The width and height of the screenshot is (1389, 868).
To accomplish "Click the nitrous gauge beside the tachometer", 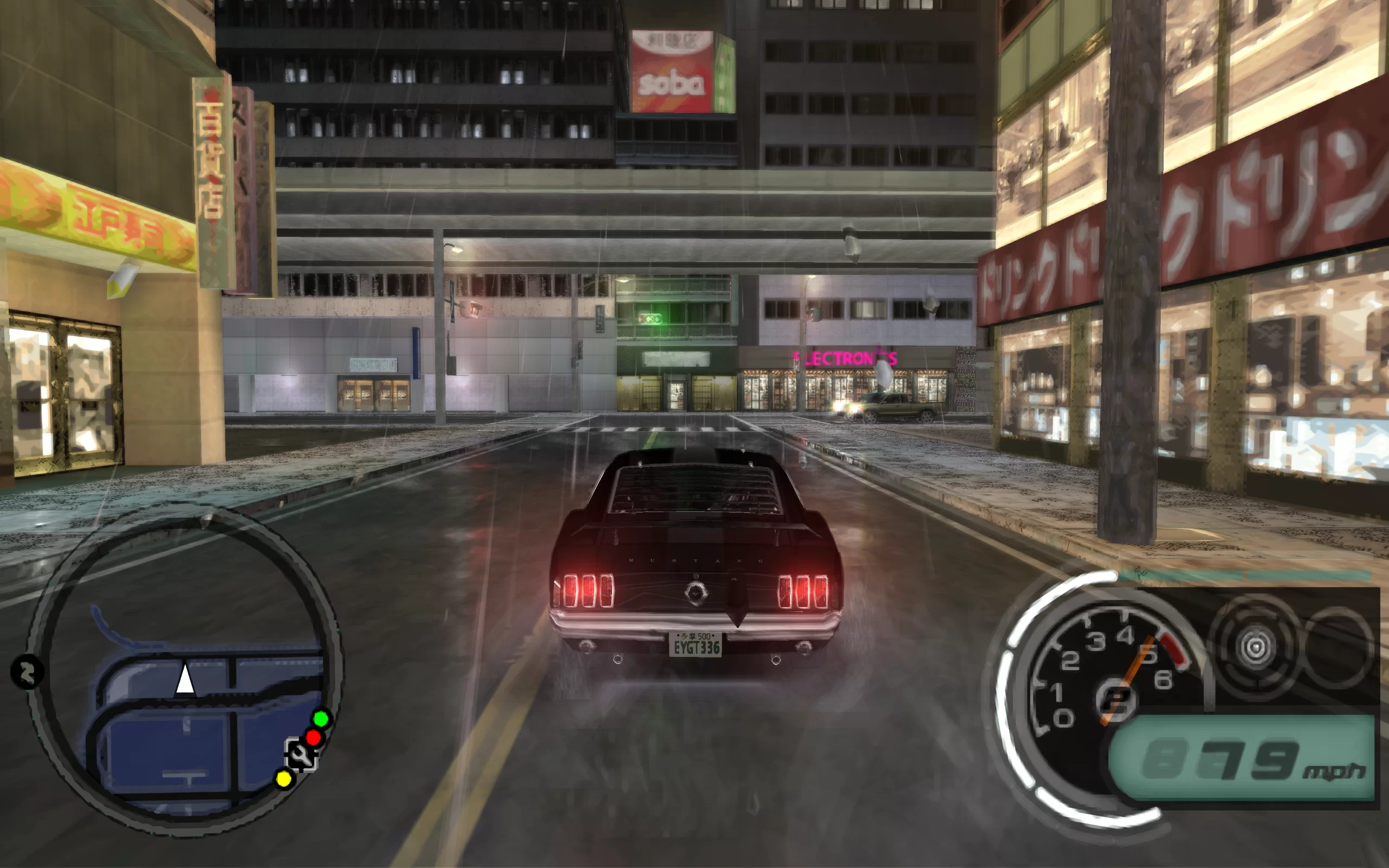I will point(1254,648).
